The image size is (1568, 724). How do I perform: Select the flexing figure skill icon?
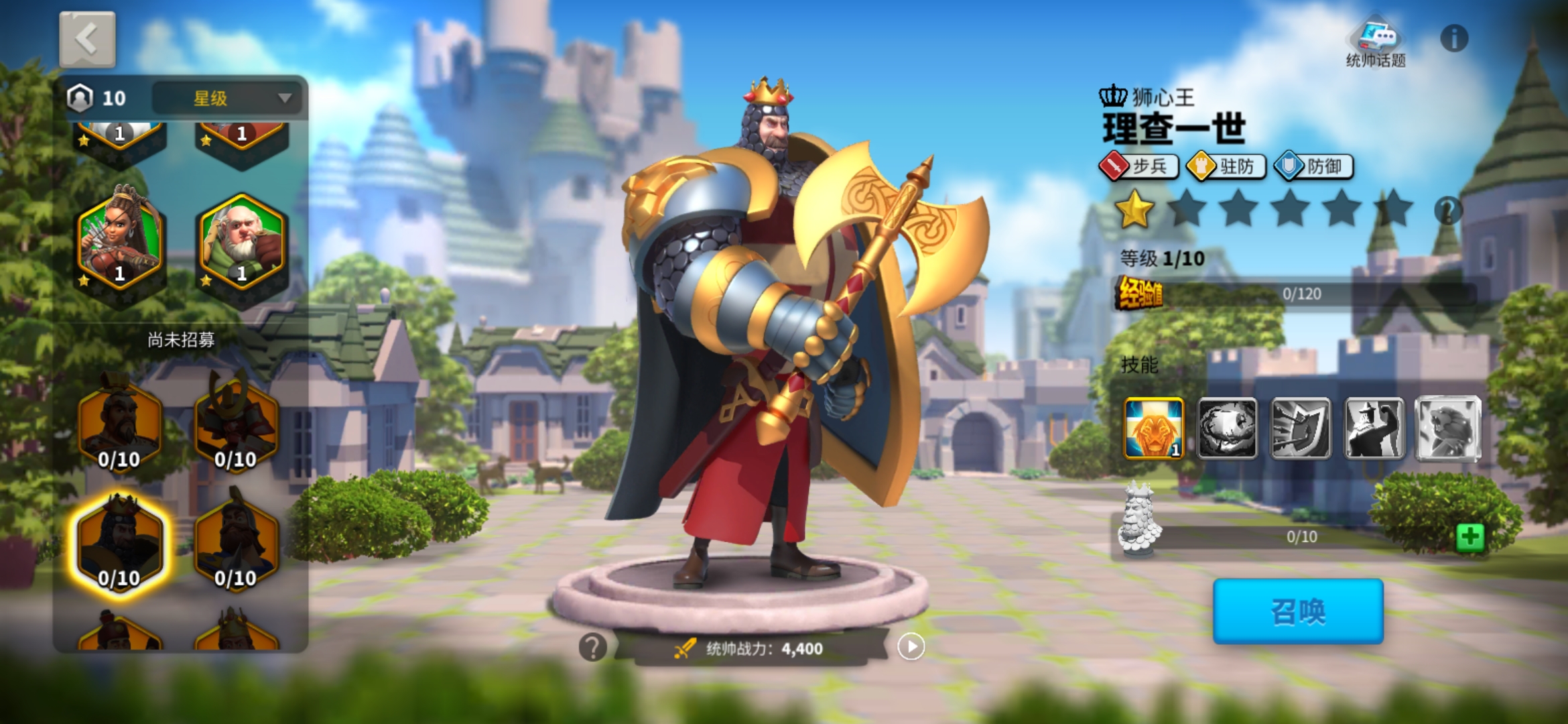[1374, 428]
